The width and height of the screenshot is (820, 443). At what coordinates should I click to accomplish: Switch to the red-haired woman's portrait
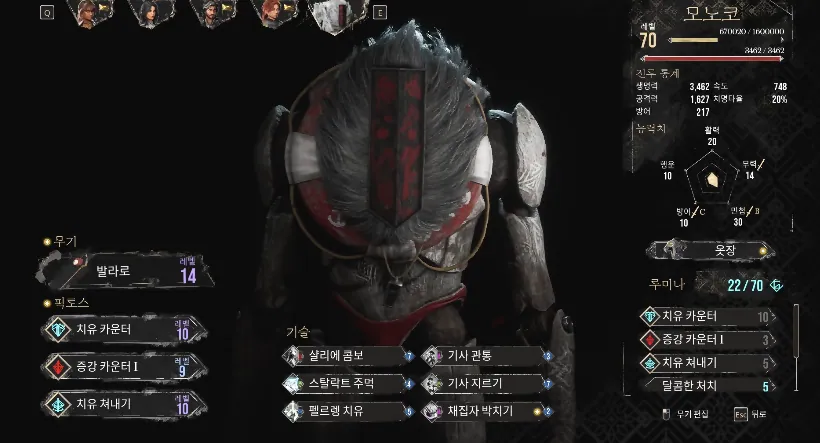pyautogui.click(x=272, y=14)
